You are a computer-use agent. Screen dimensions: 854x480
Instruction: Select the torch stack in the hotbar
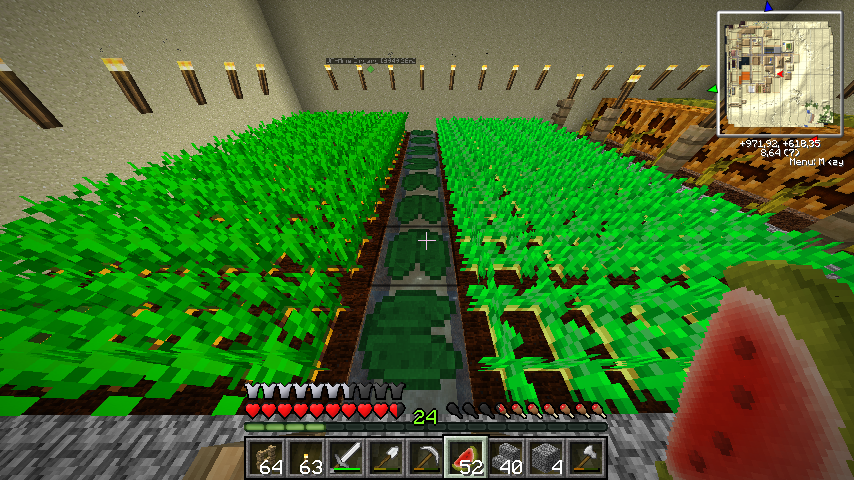tap(306, 457)
